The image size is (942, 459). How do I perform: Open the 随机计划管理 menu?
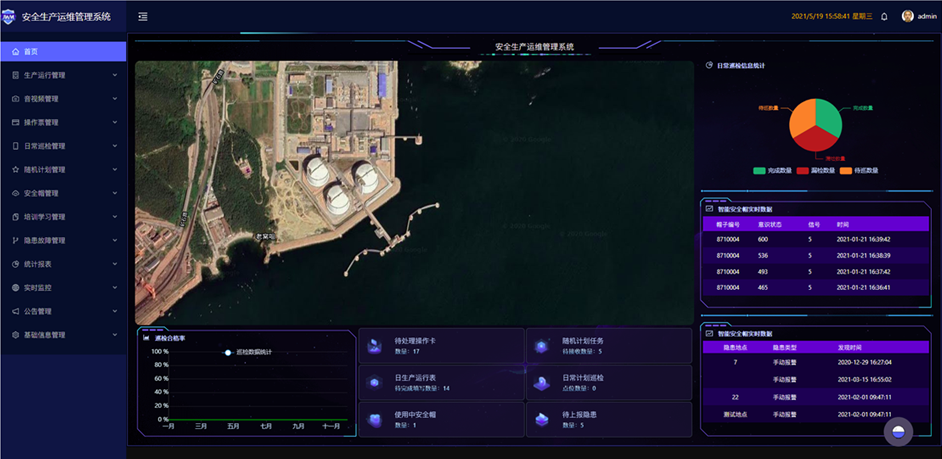45,170
